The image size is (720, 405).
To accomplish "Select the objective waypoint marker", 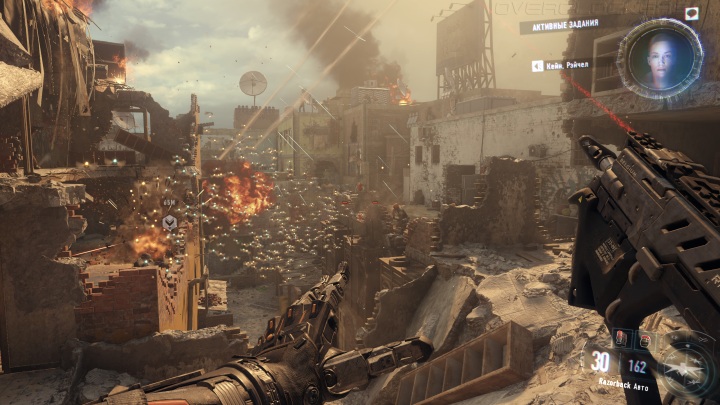I will 170,221.
